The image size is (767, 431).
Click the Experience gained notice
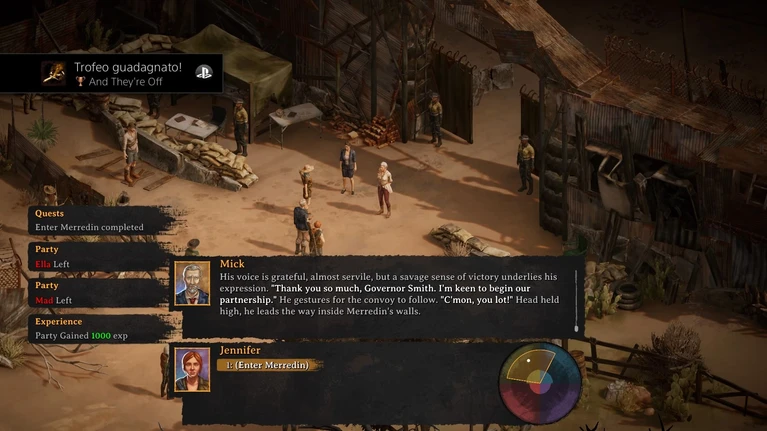click(90, 329)
